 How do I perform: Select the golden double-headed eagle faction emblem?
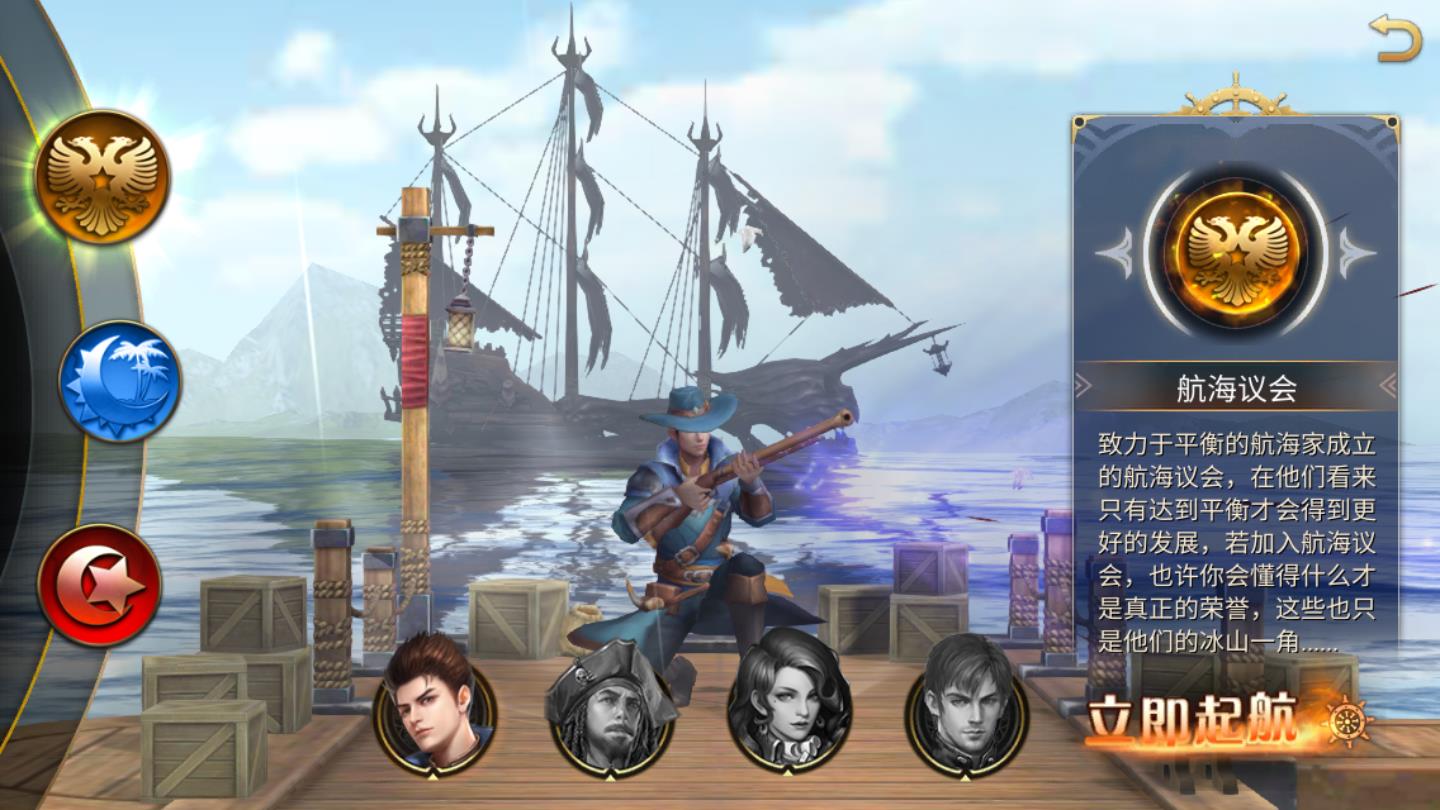(102, 178)
